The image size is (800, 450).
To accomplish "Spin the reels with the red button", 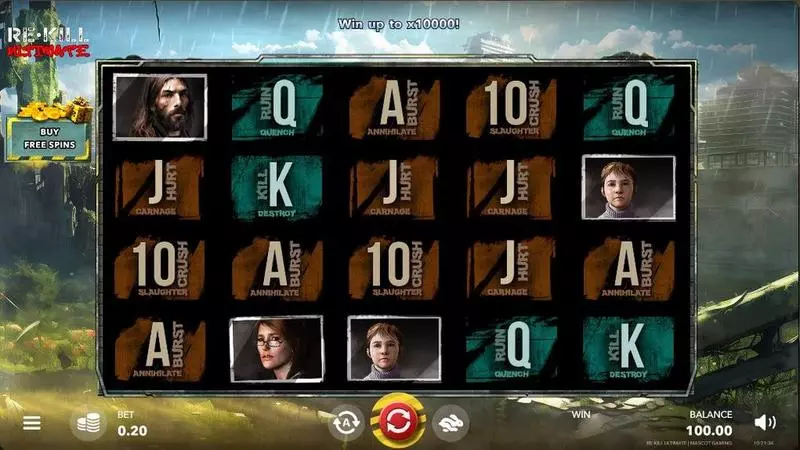I will click(x=398, y=420).
